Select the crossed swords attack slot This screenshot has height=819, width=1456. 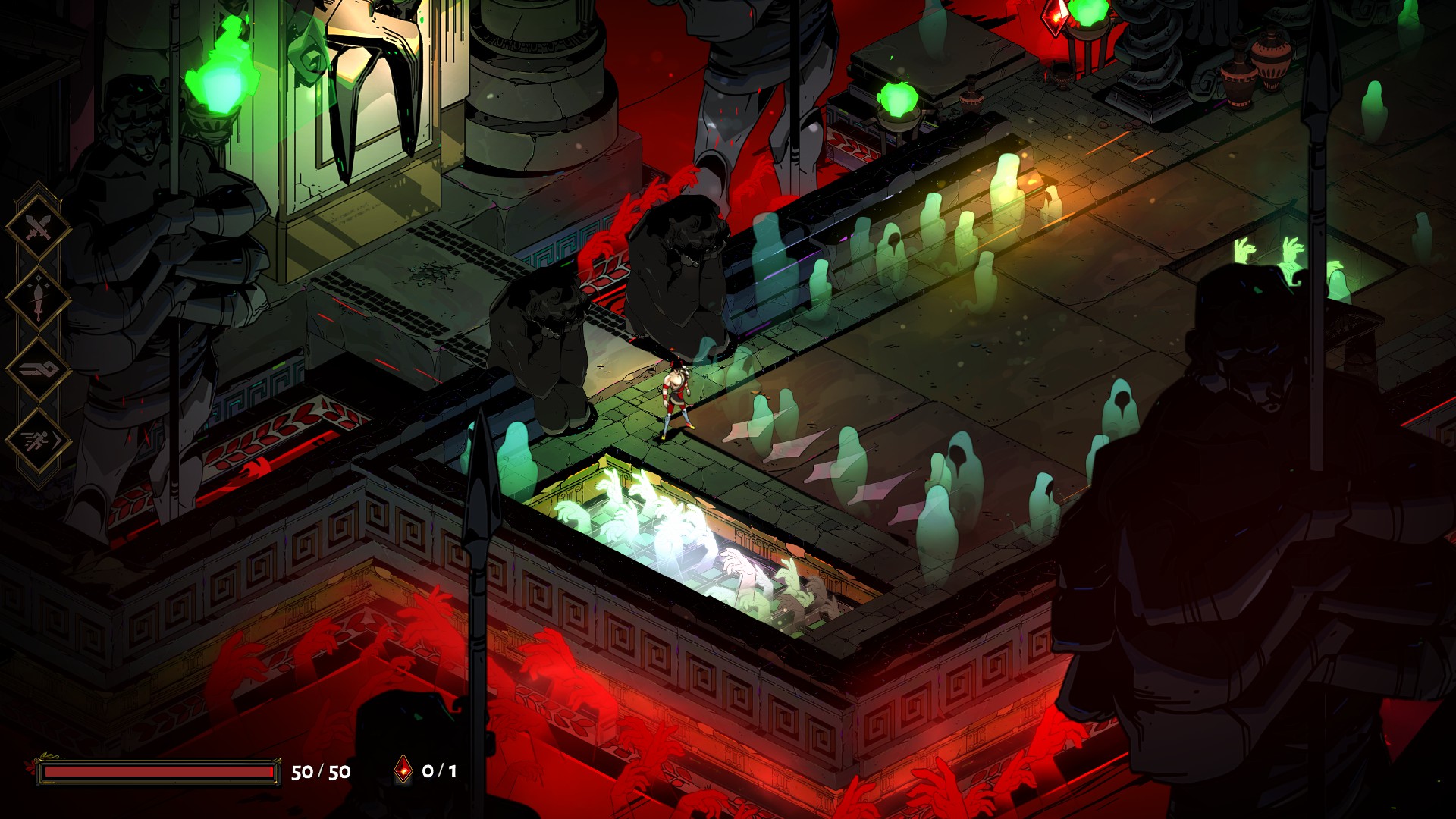(38, 227)
